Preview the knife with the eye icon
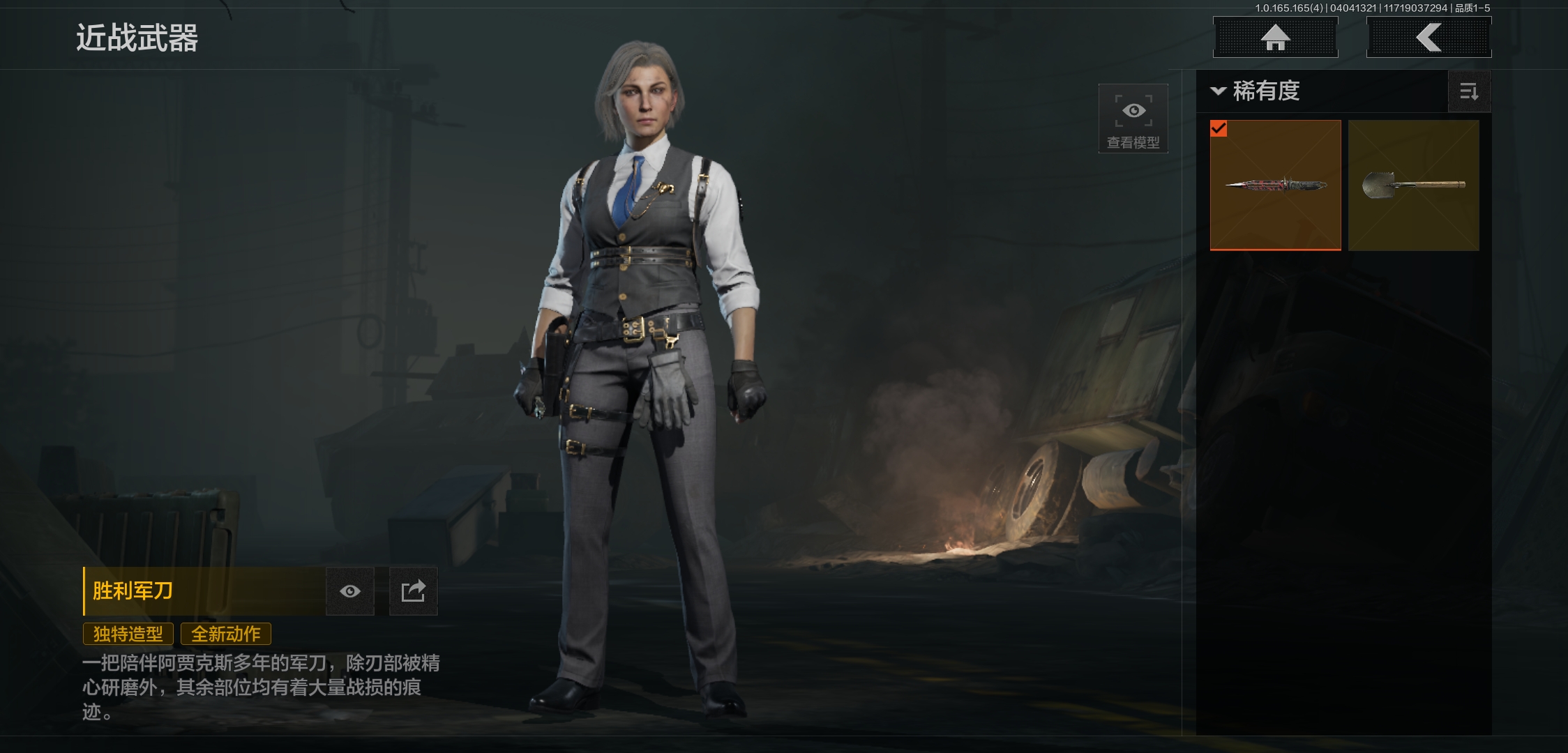 tap(350, 591)
